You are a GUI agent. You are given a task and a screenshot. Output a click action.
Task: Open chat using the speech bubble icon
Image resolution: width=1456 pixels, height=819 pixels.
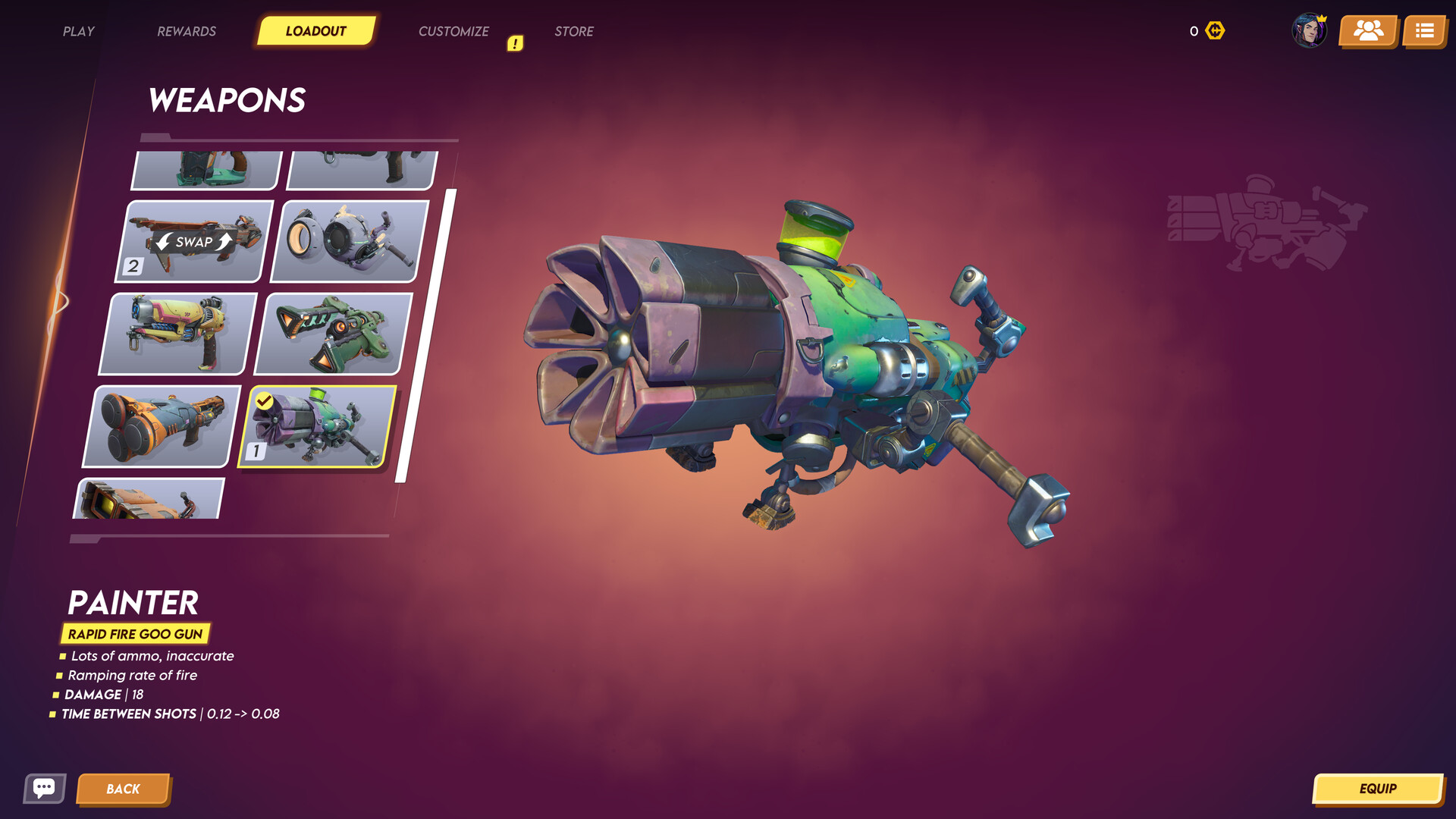(x=45, y=789)
